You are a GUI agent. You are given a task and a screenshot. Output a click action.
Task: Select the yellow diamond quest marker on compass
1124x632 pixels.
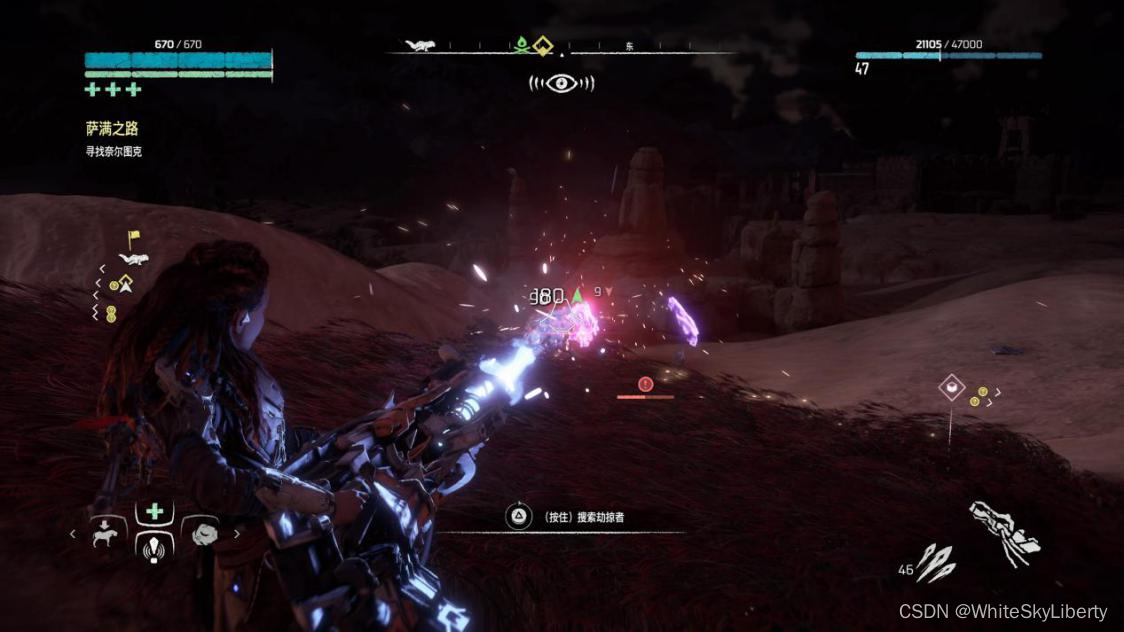(x=543, y=46)
